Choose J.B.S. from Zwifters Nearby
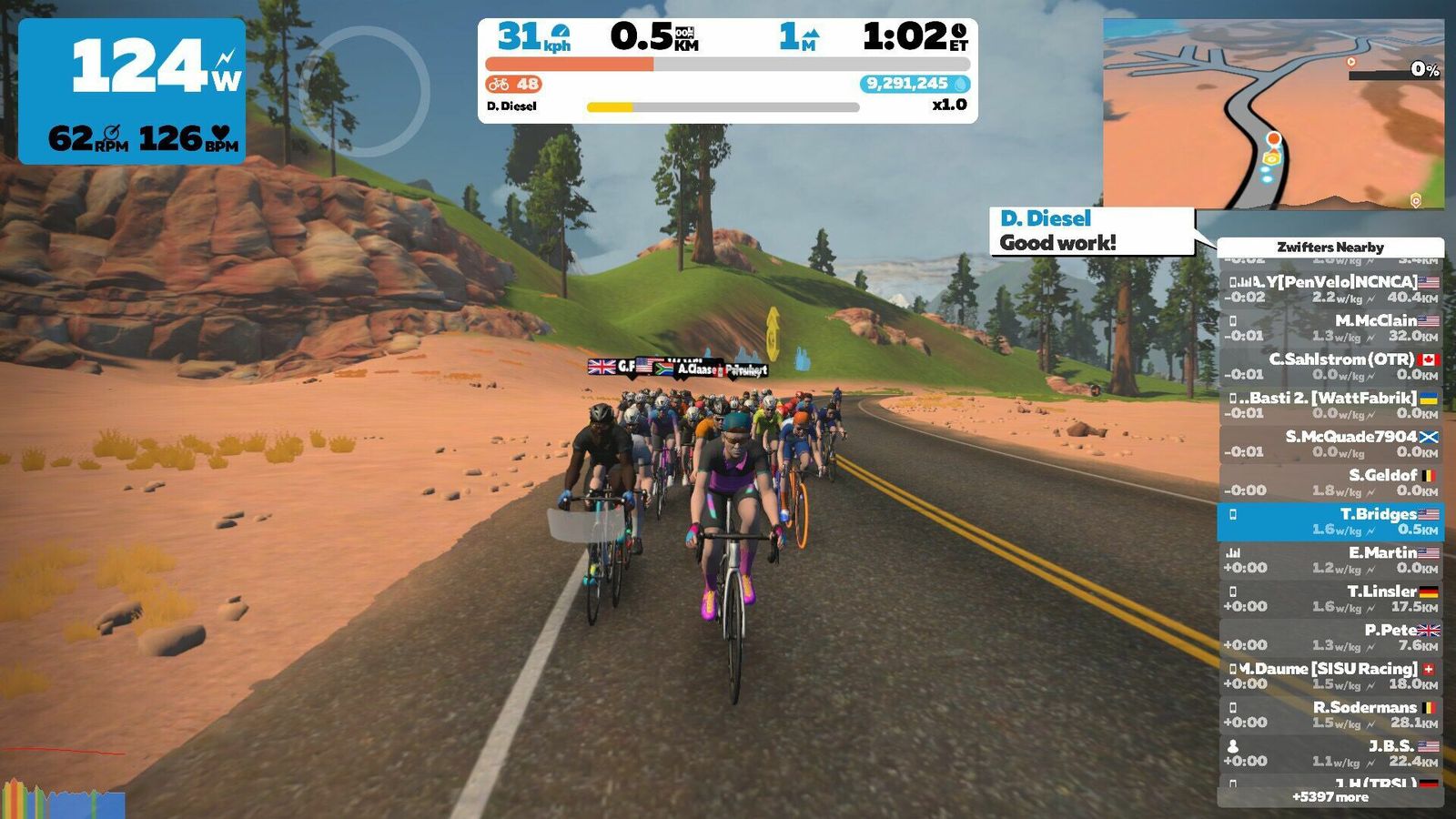1456x819 pixels. [x=1330, y=753]
